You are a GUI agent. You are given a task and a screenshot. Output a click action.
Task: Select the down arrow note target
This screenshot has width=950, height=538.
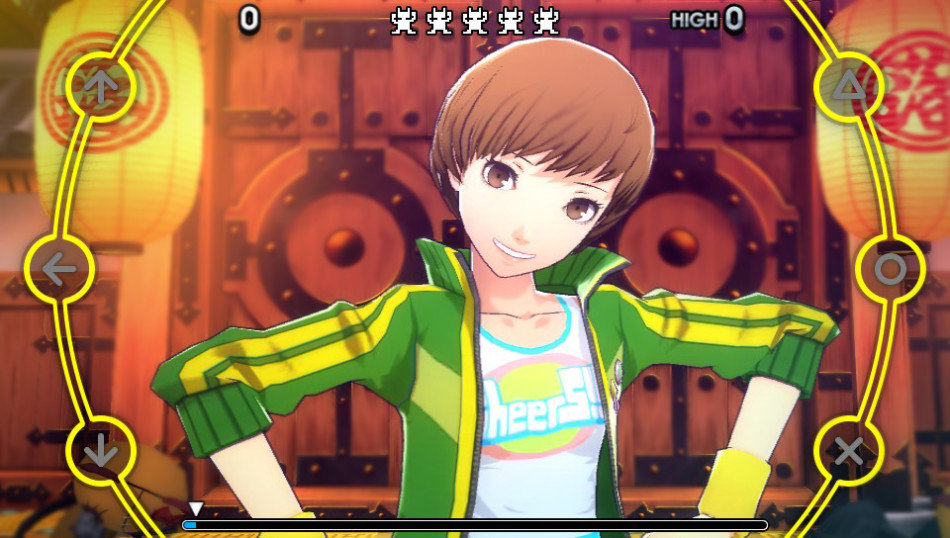click(100, 451)
